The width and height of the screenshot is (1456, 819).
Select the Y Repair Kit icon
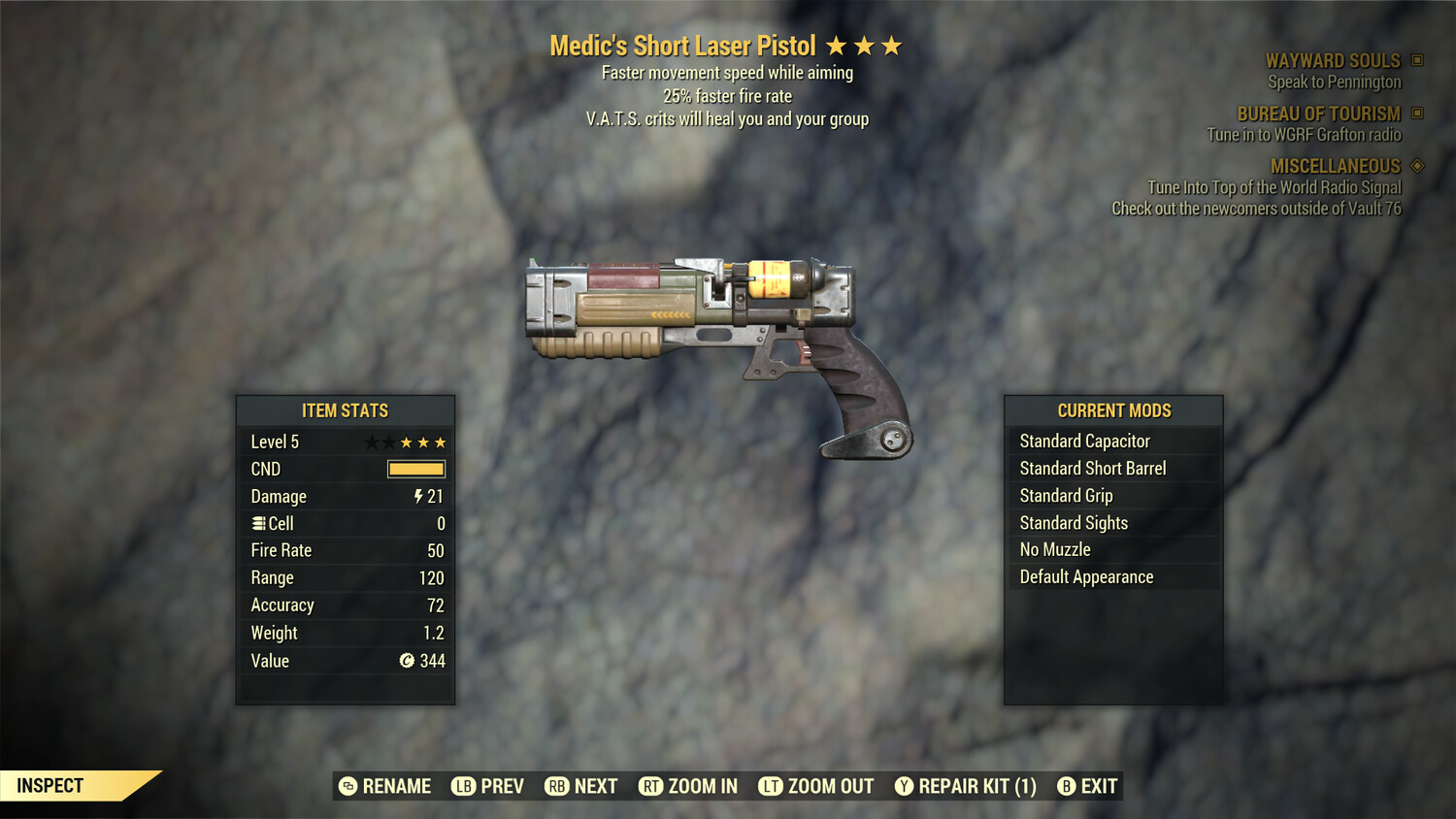pyautogui.click(x=907, y=786)
